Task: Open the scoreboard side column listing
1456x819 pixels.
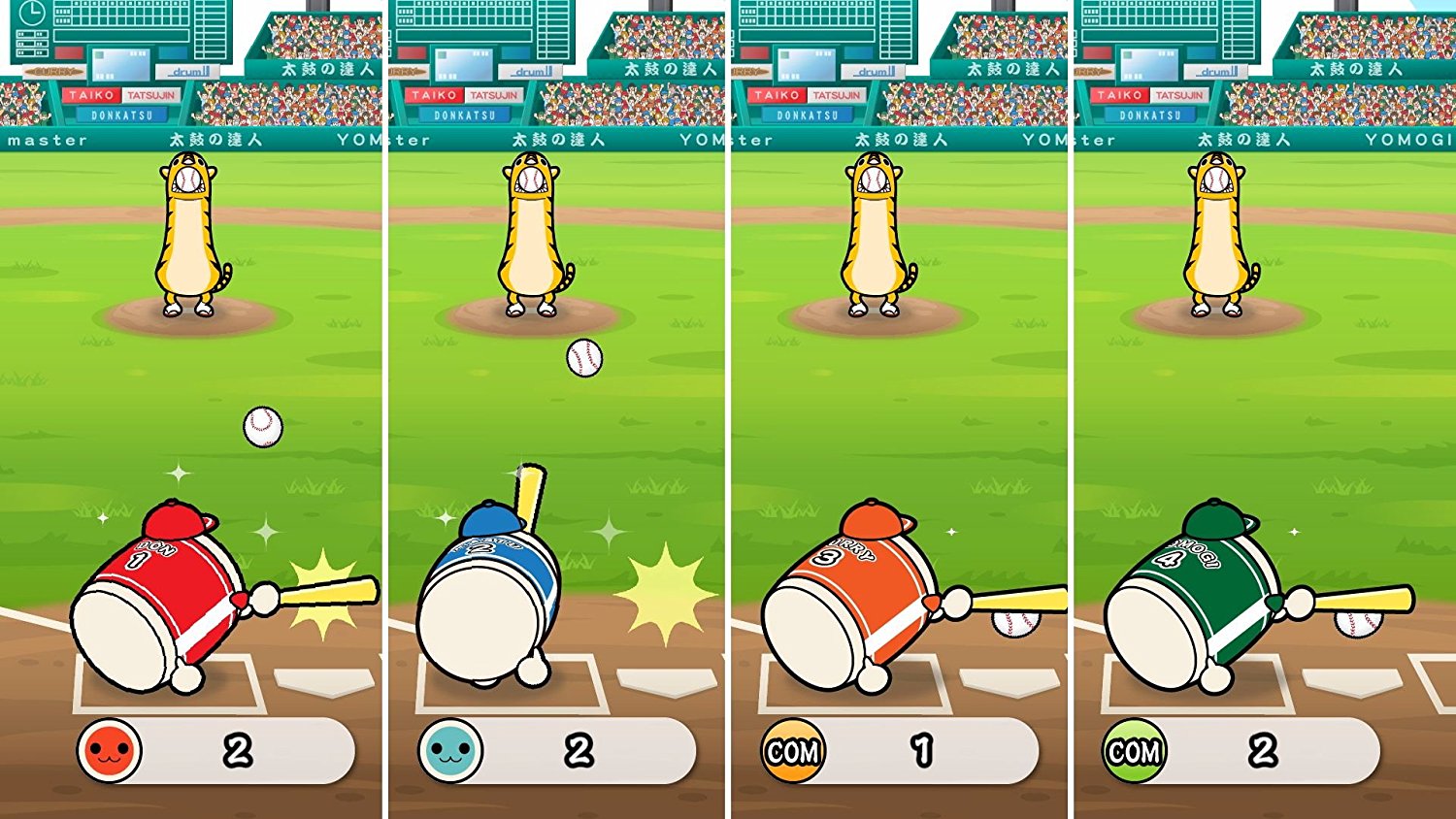Action: tap(209, 29)
